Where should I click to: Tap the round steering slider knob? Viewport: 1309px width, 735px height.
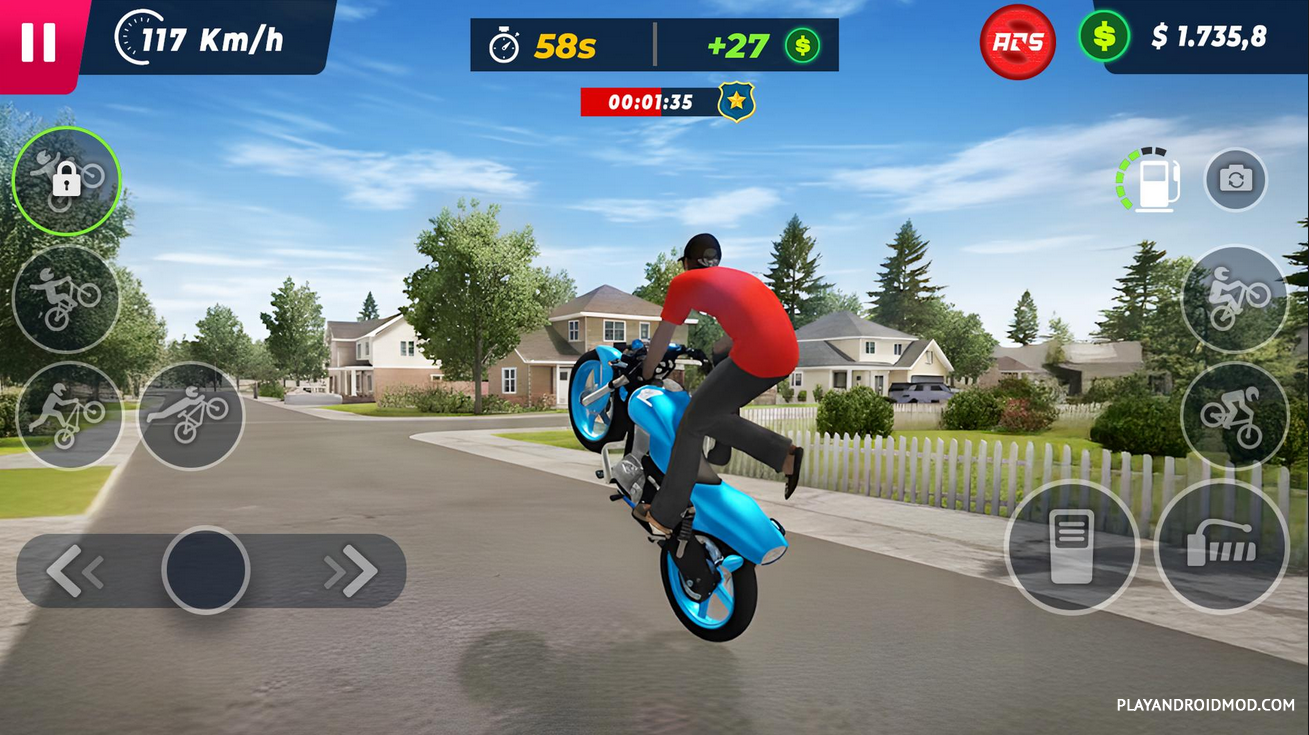[206, 570]
